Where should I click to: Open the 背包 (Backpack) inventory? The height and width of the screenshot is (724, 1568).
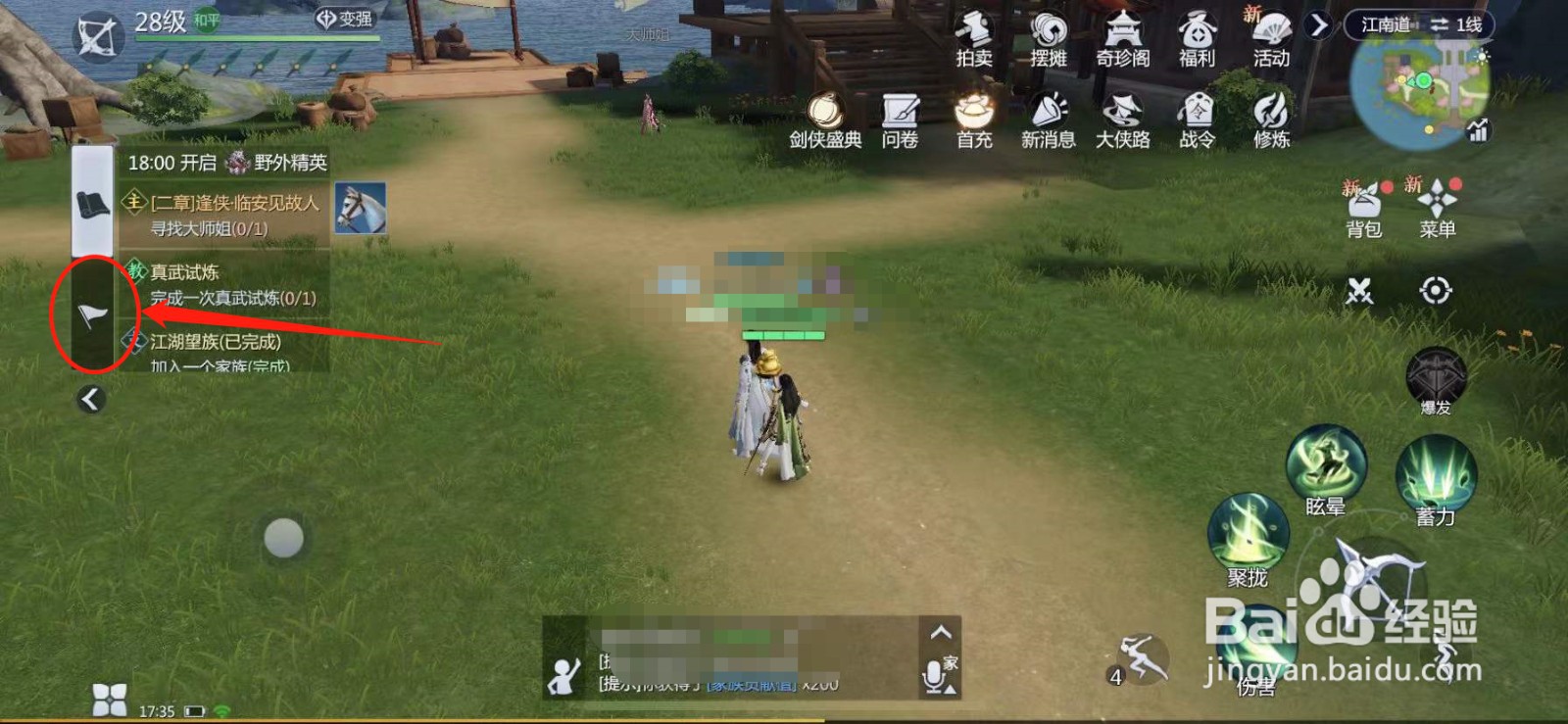(1363, 206)
